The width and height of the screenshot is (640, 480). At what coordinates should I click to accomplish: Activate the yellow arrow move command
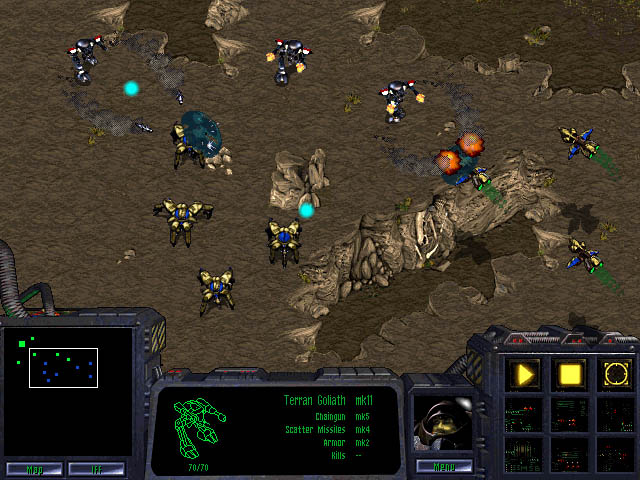(525, 375)
